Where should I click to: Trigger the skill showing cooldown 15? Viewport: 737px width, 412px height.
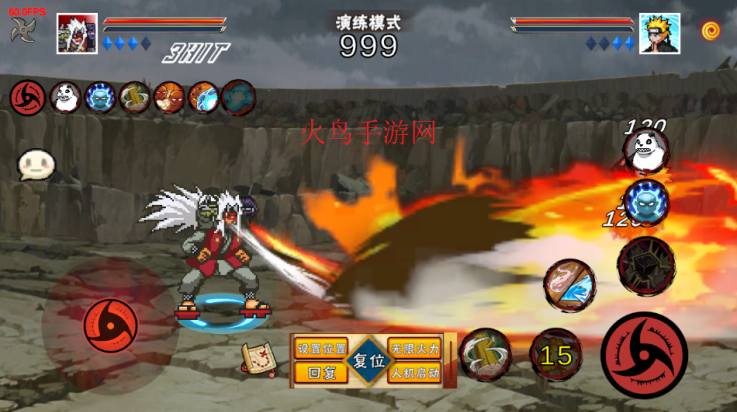tap(556, 355)
